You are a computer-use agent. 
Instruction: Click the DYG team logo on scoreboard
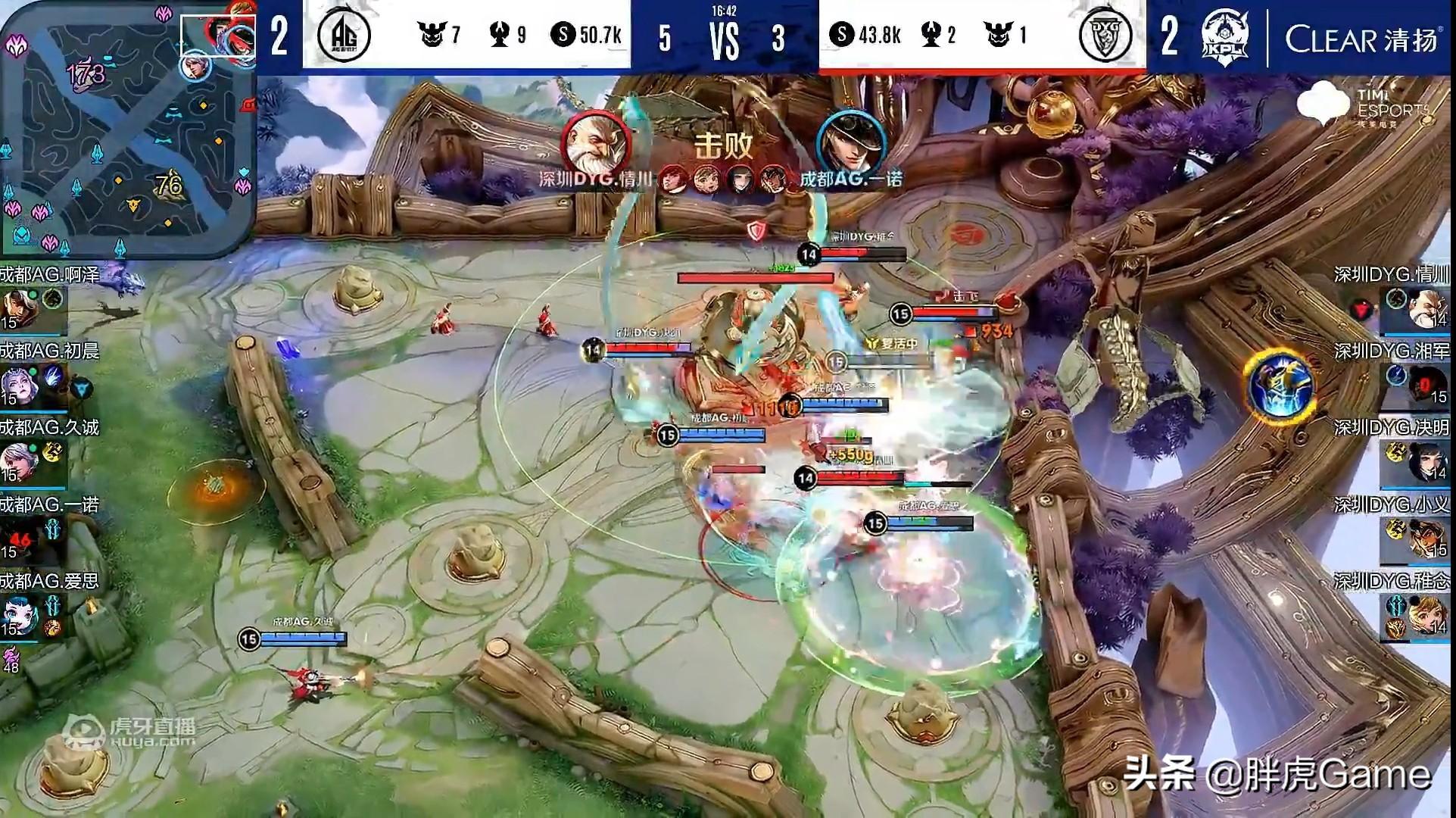coord(1105,35)
